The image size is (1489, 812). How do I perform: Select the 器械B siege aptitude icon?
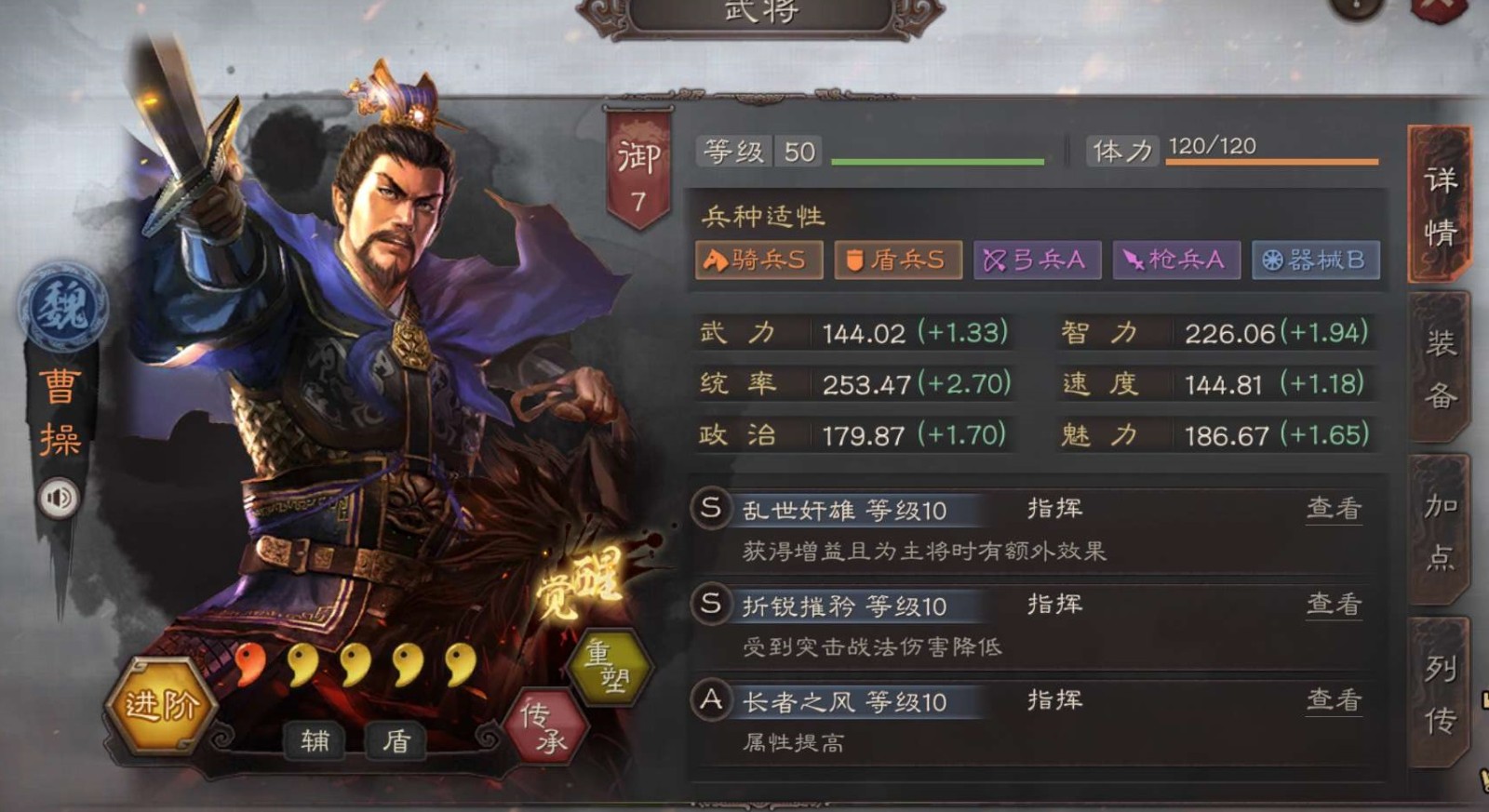pos(1314,260)
